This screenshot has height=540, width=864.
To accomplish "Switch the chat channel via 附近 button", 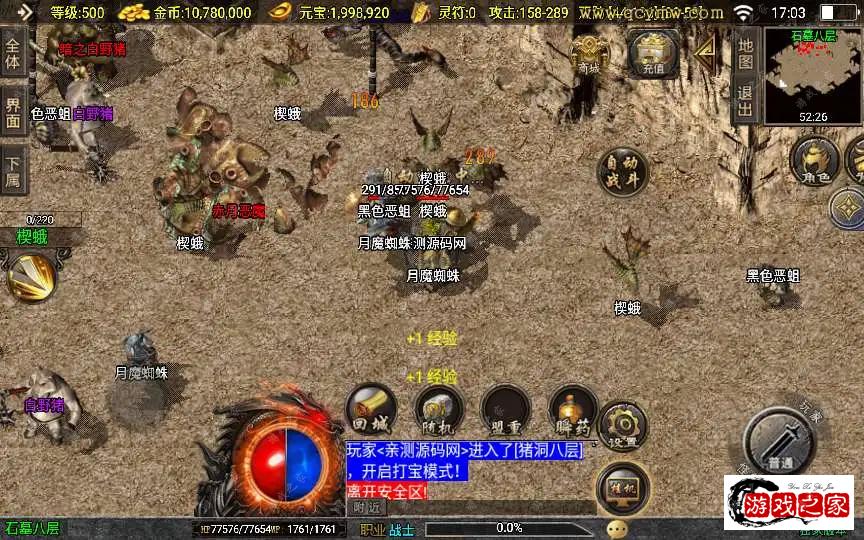I will coord(367,508).
